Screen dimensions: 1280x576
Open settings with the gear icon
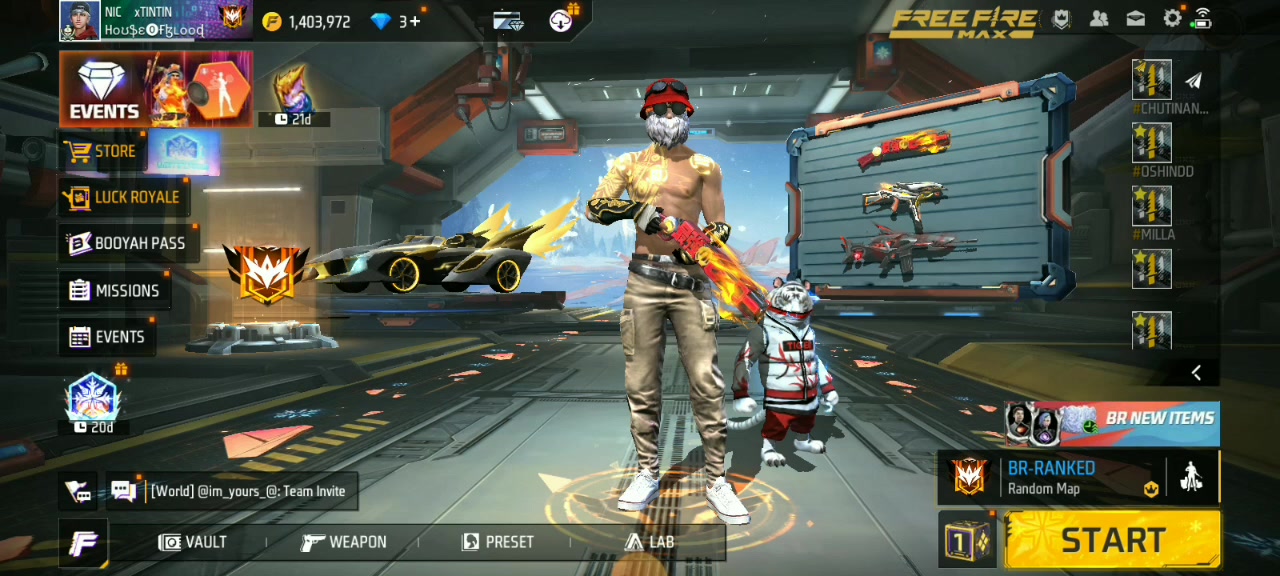click(1172, 19)
